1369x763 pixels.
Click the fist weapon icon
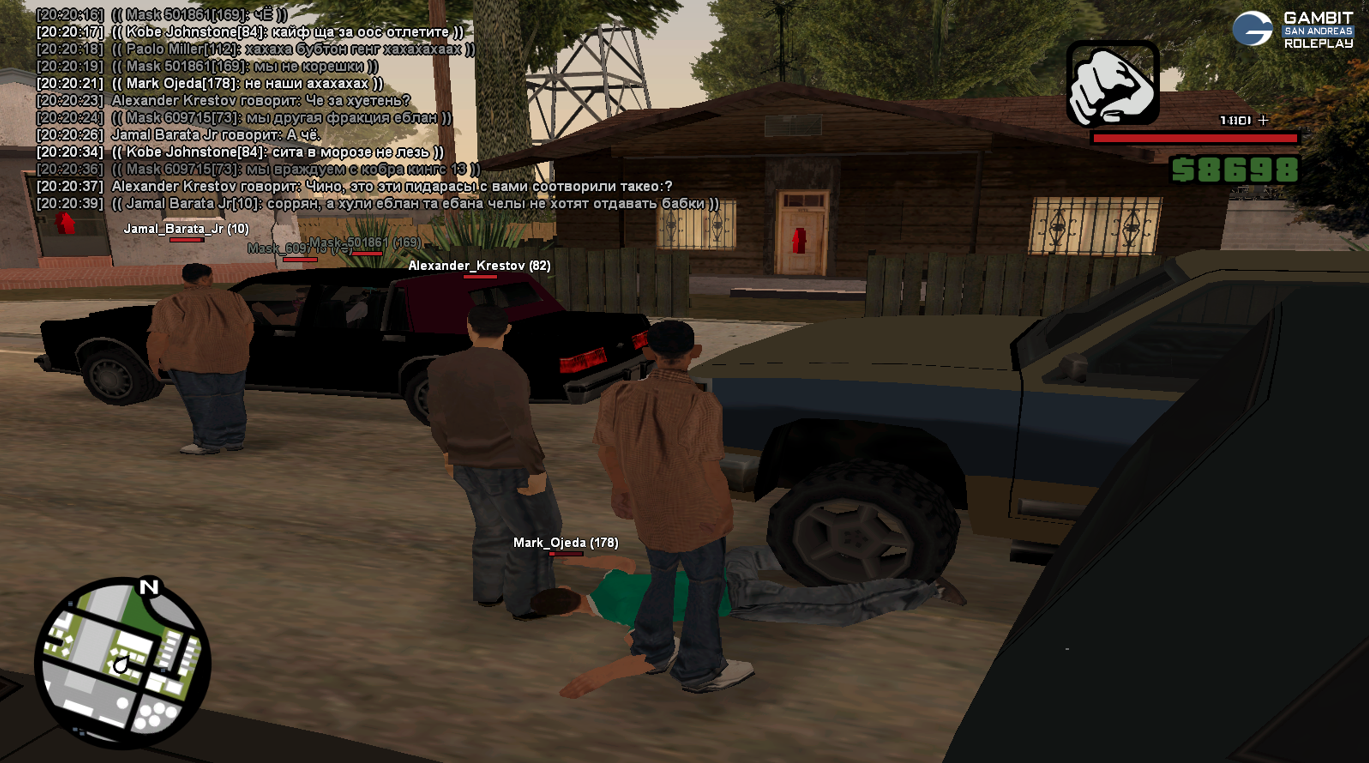point(1112,84)
